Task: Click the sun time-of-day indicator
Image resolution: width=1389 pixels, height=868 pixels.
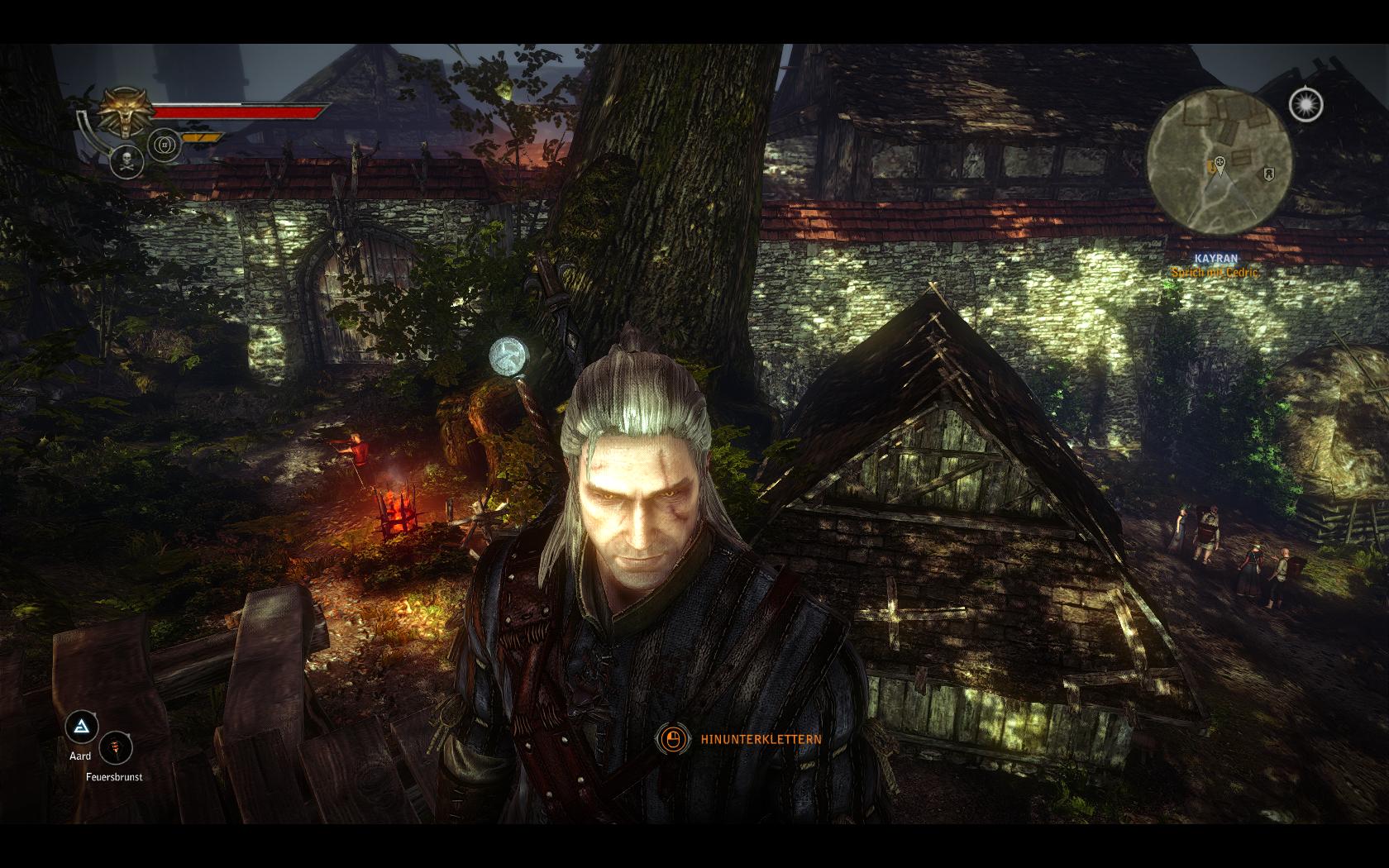Action: [x=1305, y=105]
